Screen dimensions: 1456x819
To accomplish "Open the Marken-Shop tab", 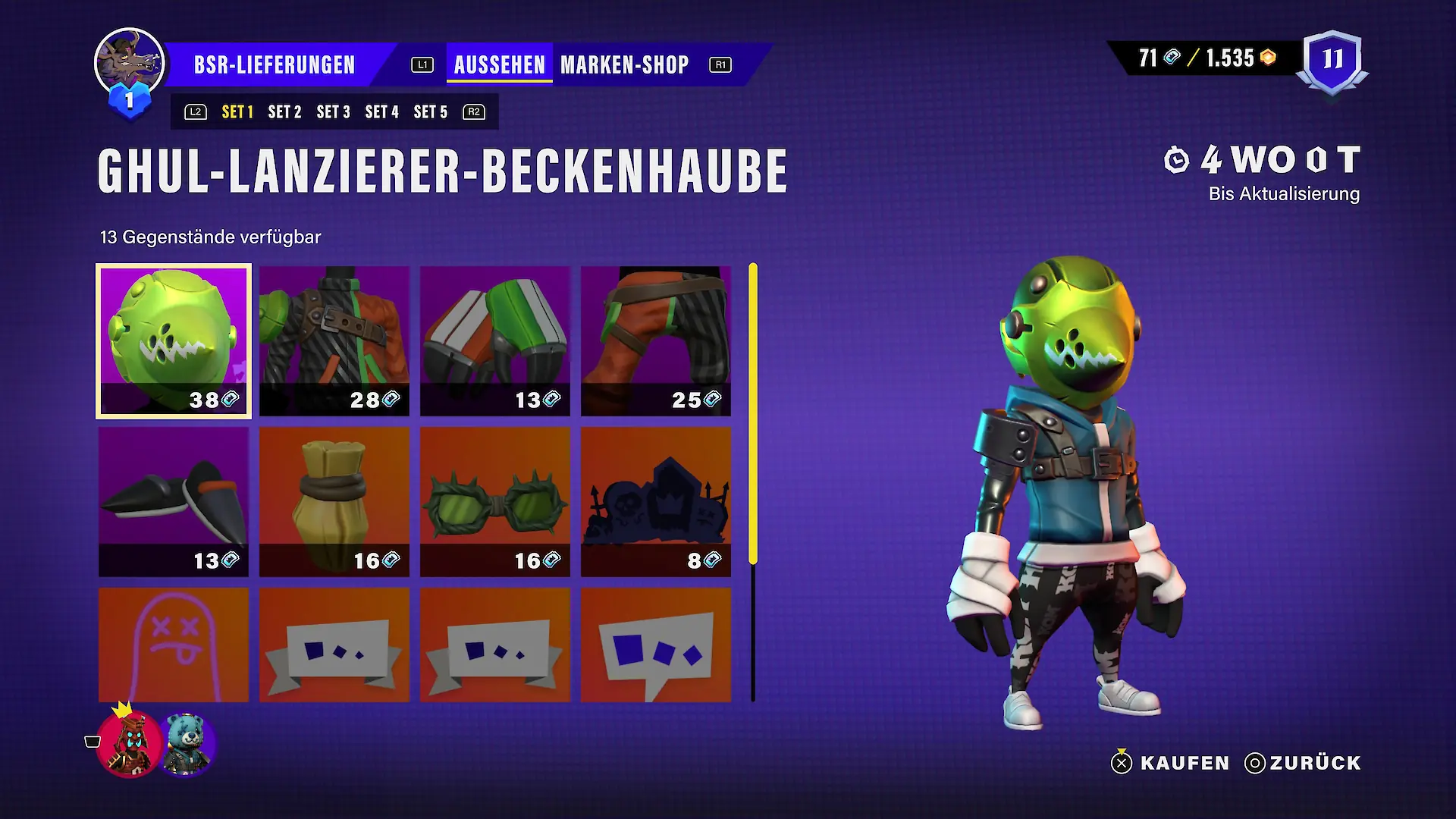I will click(x=624, y=65).
